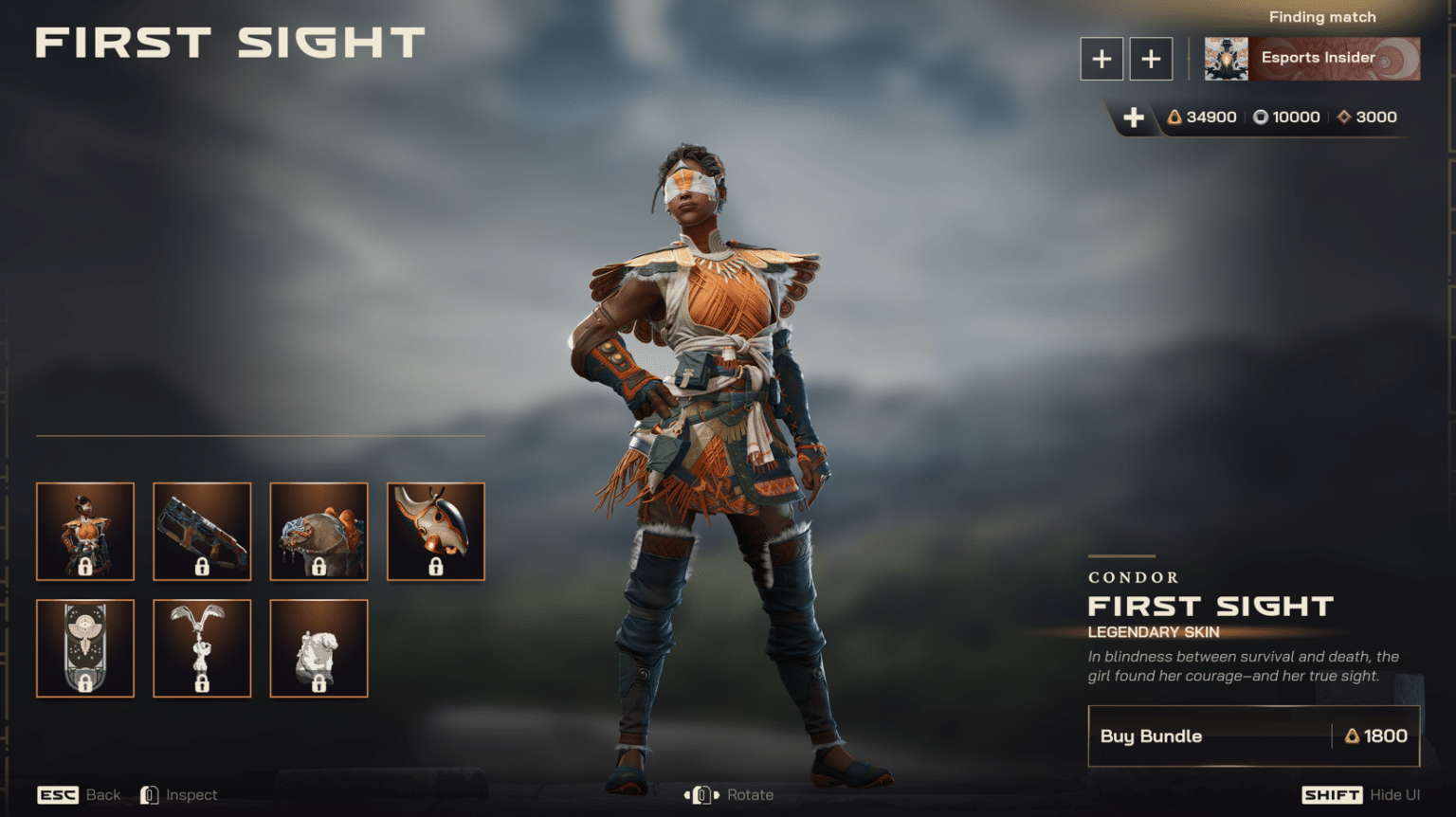The width and height of the screenshot is (1456, 817).
Task: Select the locked eagle statue item
Action: pos(202,648)
